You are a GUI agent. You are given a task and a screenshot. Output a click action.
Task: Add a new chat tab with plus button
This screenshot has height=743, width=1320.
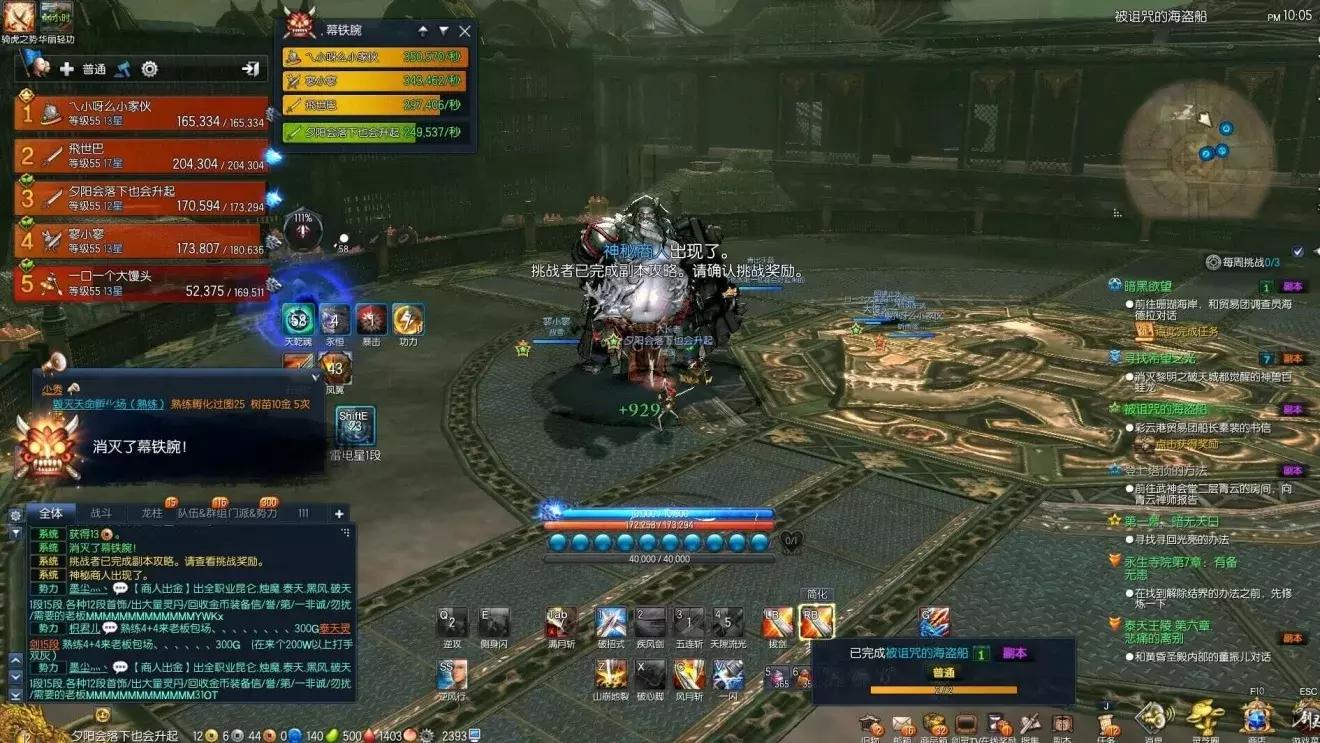[339, 513]
